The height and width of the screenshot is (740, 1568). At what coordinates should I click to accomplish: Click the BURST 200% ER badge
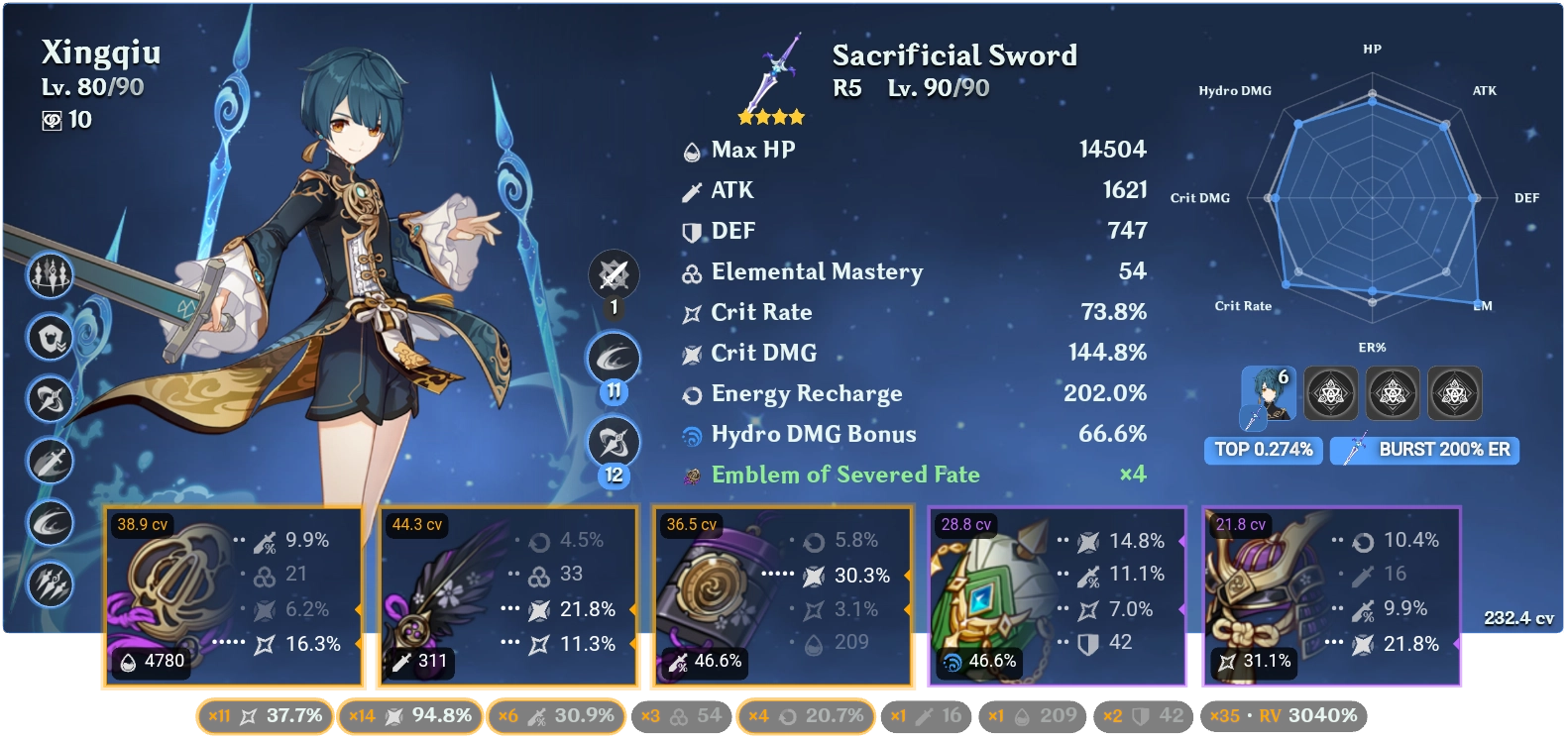(x=1425, y=451)
